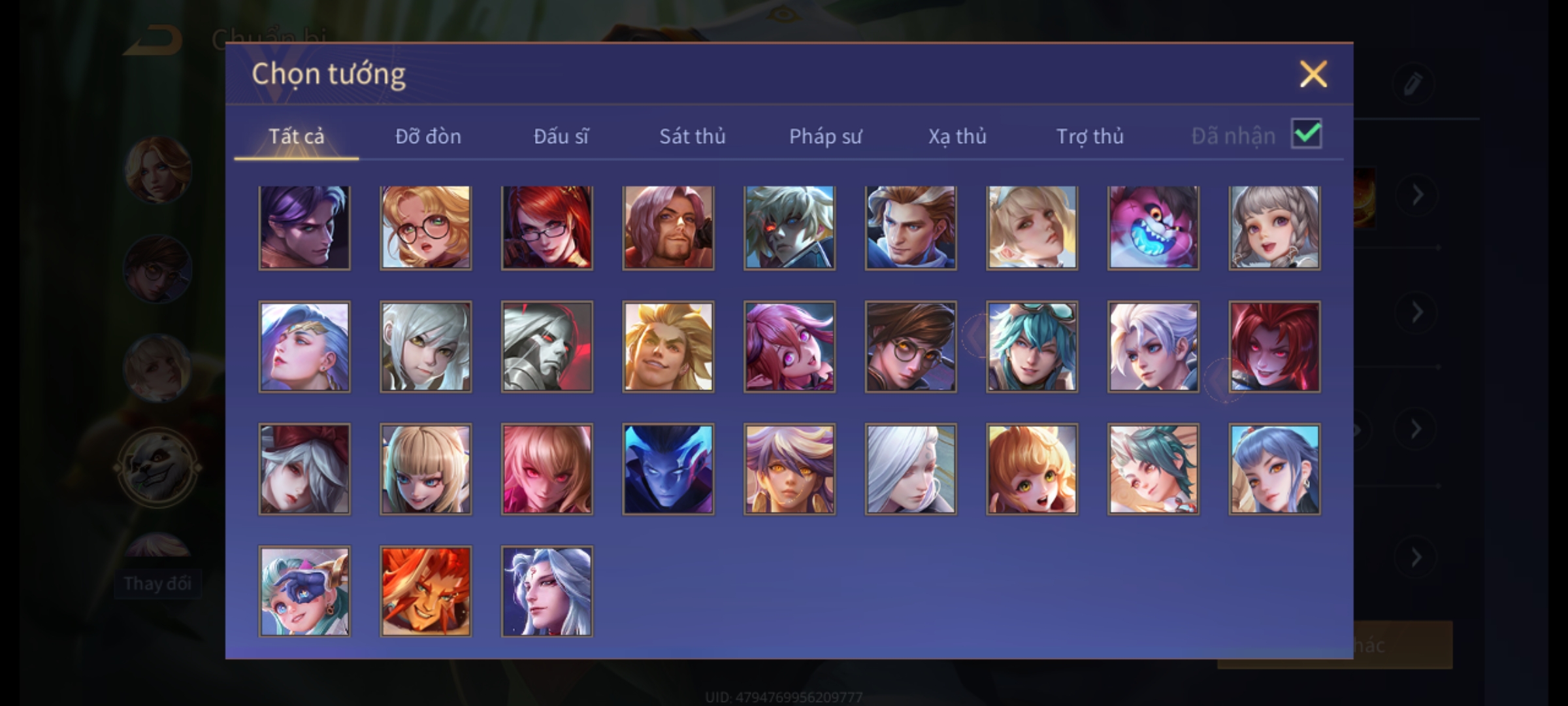
Task: Filter heroes by Sát thủ
Action: pos(692,136)
